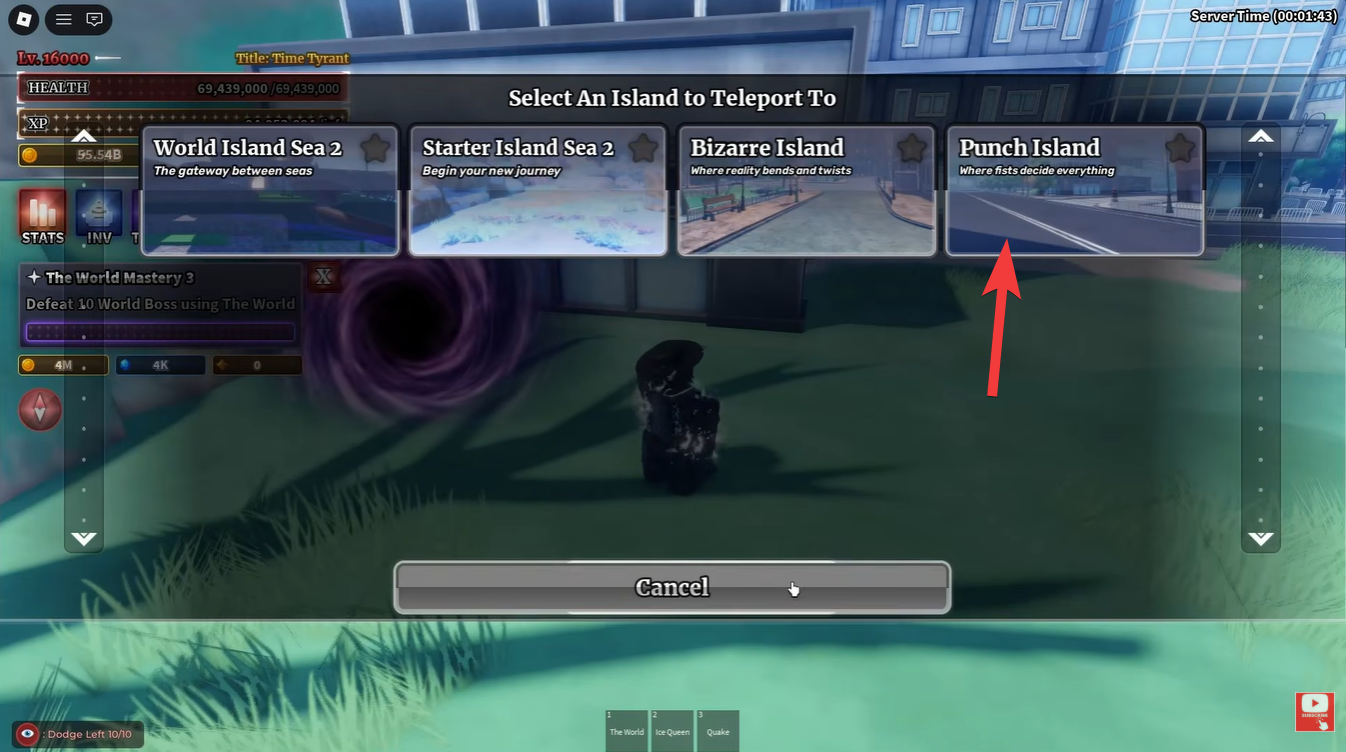Dismiss The World Mastery 3 quest with X
Screen dimensions: 1346x752
coord(323,277)
